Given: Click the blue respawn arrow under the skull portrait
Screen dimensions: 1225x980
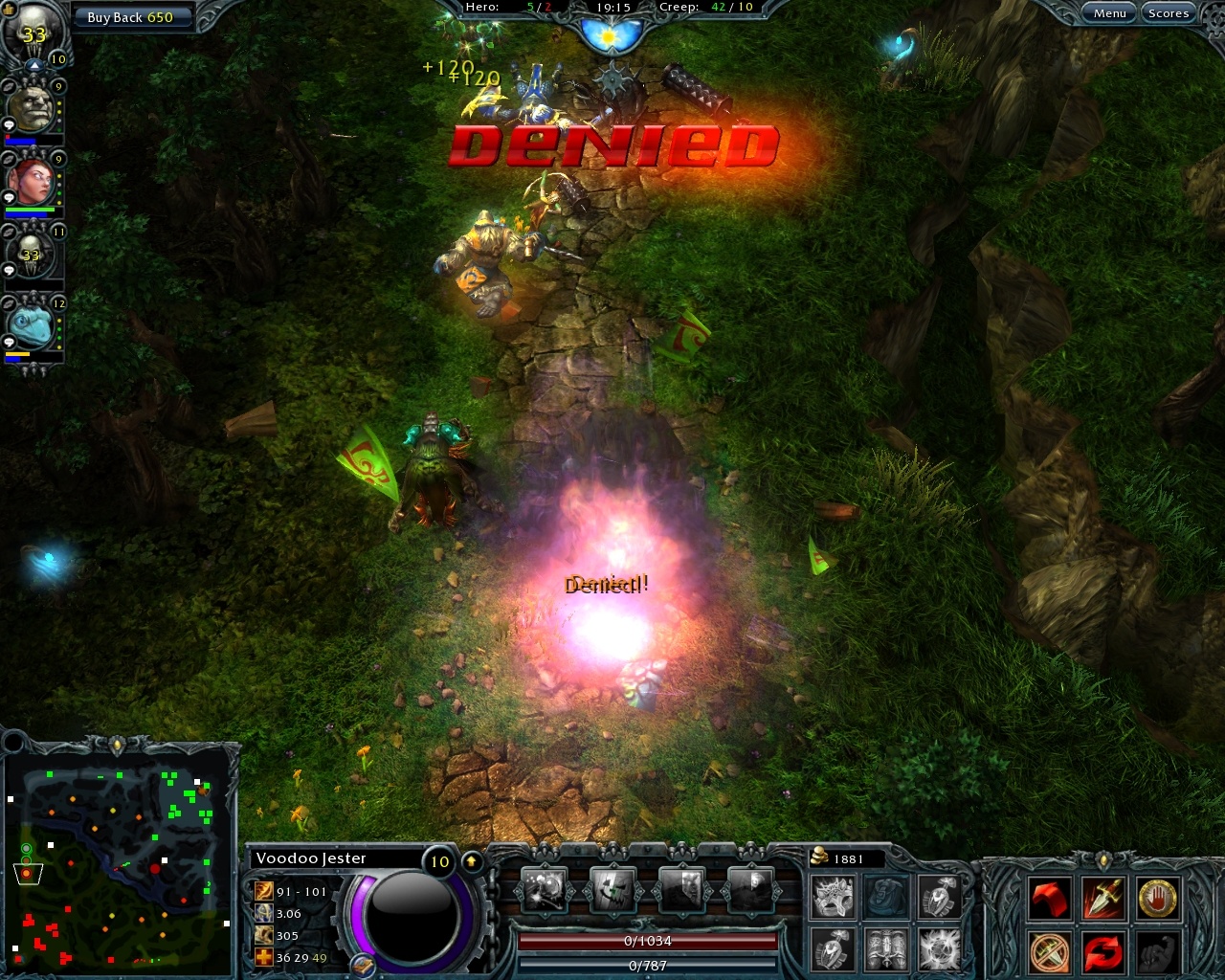Looking at the screenshot, I should (x=33, y=65).
